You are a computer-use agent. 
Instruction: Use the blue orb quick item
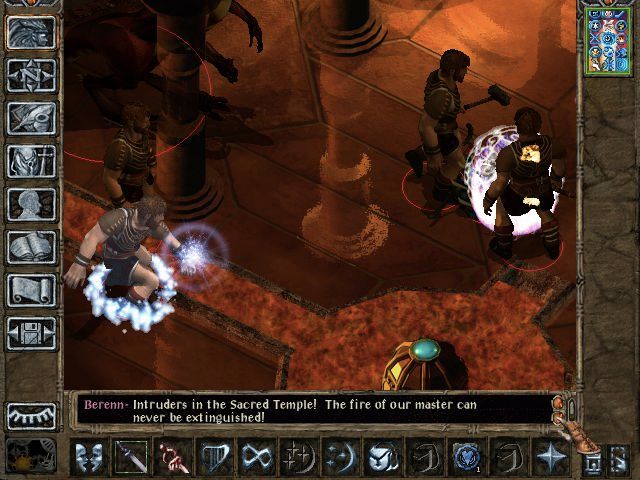coord(466,457)
